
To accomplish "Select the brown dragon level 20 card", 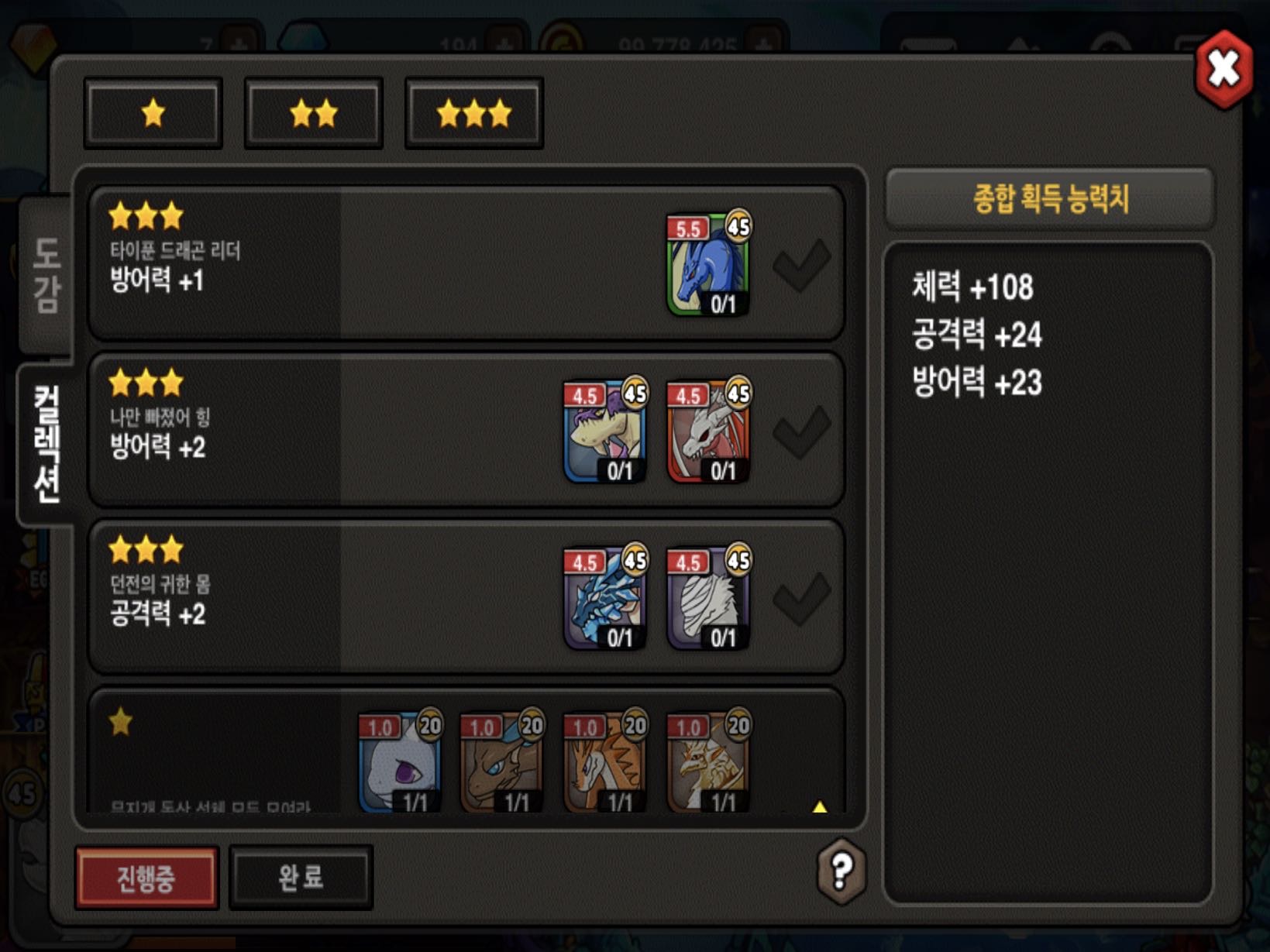I will click(502, 763).
